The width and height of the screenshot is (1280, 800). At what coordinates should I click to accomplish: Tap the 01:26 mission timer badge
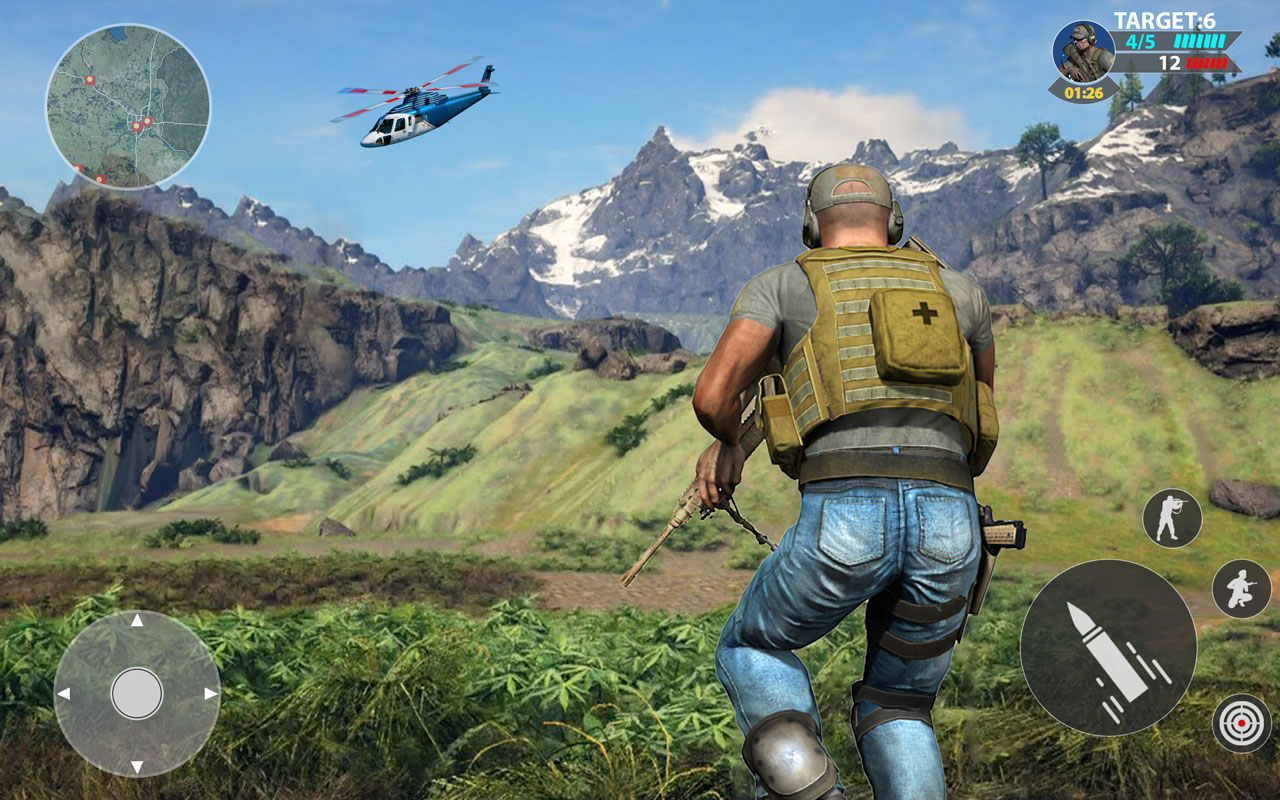[1083, 92]
